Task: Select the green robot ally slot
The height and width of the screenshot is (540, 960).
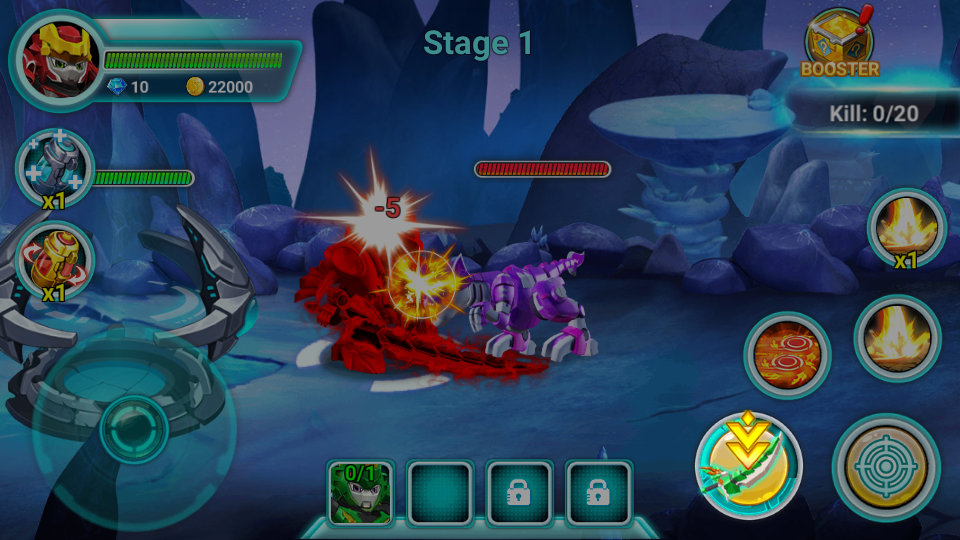Action: click(x=360, y=492)
